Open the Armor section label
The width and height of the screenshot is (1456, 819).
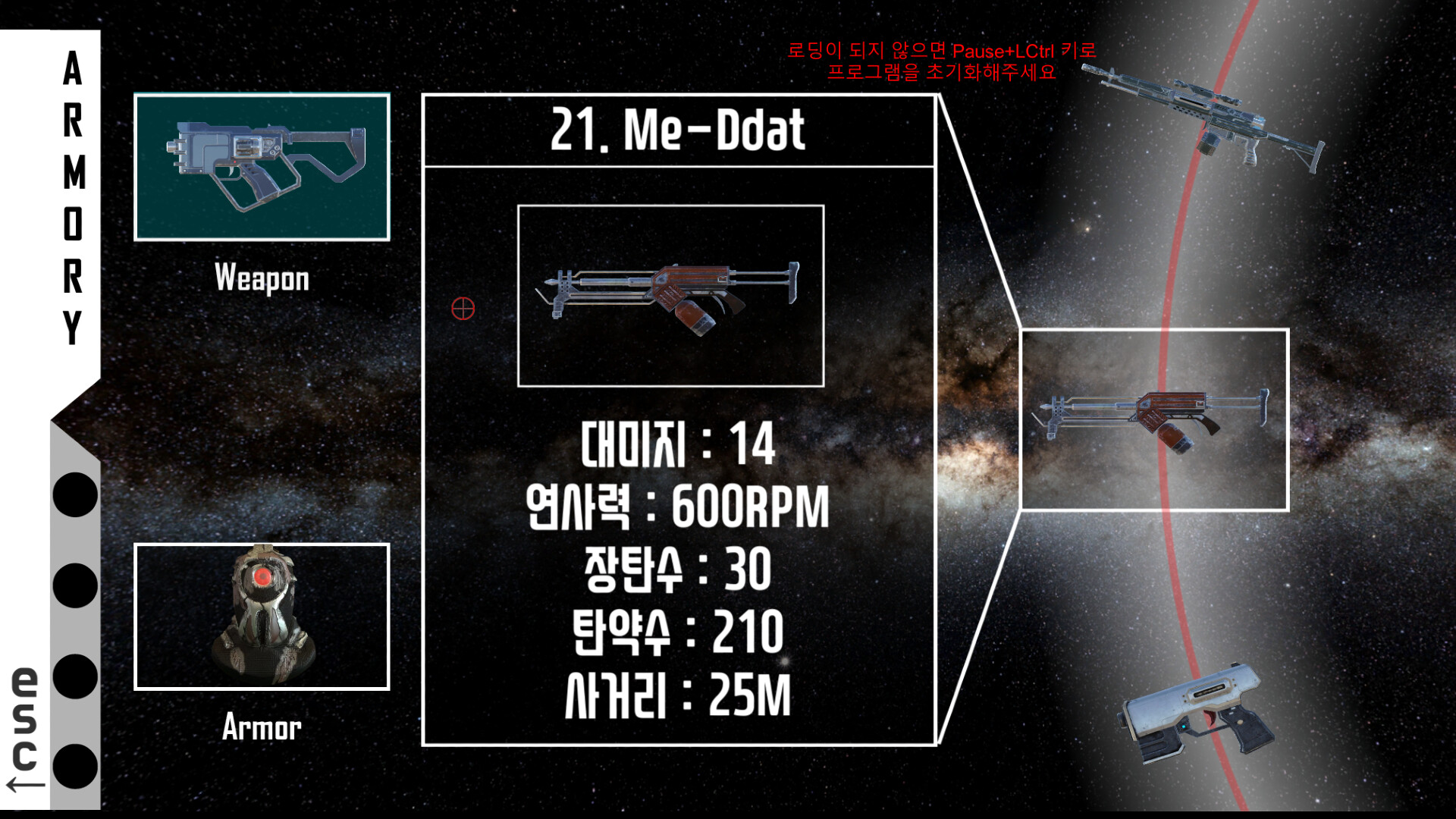click(x=262, y=730)
